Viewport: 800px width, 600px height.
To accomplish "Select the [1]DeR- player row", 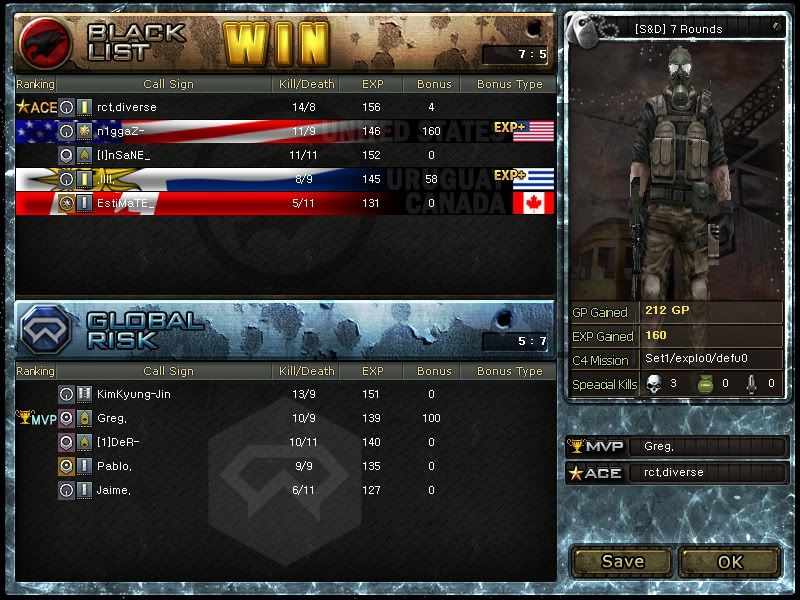I will pos(118,442).
